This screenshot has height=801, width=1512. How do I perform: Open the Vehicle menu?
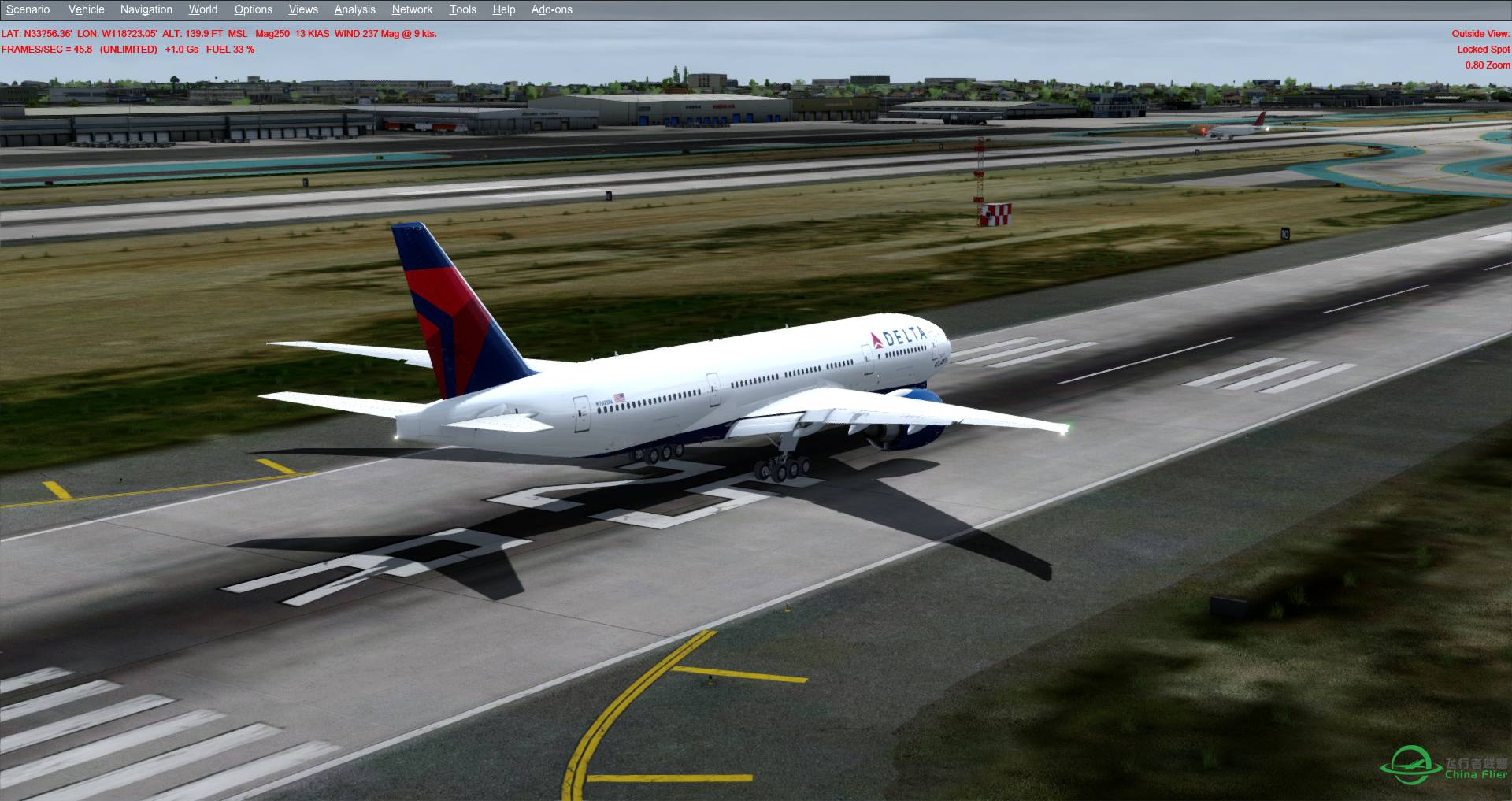point(86,9)
